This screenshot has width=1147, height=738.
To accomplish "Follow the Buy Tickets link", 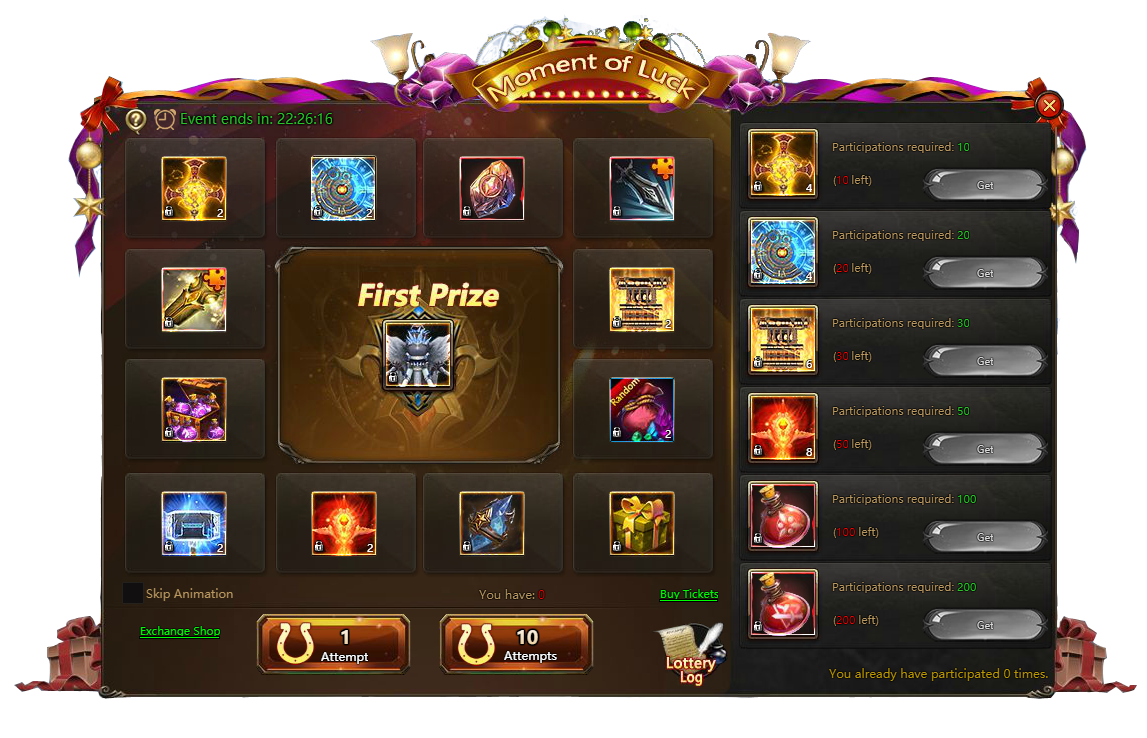I will [x=689, y=594].
